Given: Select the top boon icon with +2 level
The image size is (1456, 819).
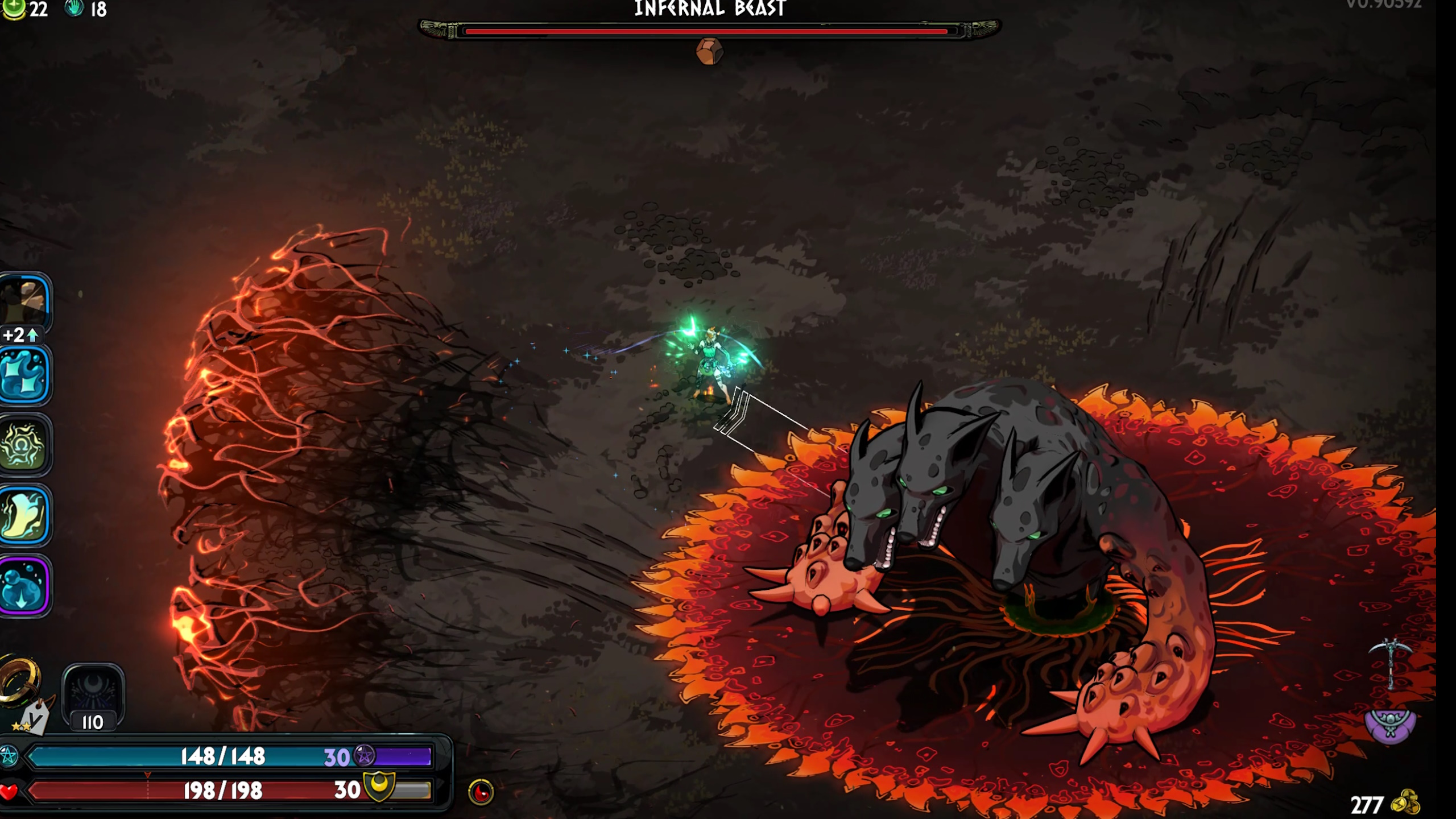Looking at the screenshot, I should click(24, 303).
